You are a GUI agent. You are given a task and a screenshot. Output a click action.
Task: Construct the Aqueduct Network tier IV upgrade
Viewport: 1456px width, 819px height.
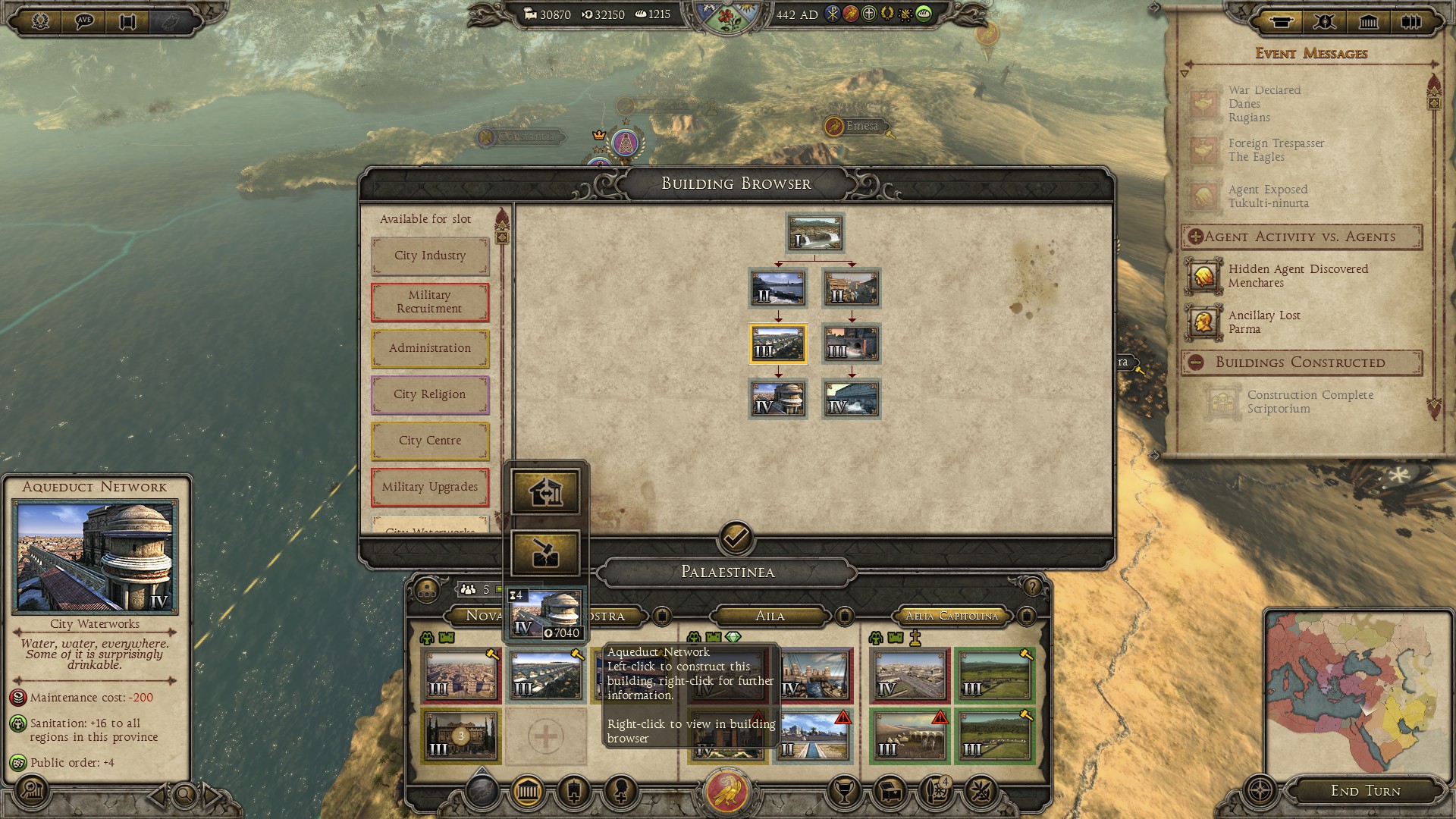coord(545,613)
